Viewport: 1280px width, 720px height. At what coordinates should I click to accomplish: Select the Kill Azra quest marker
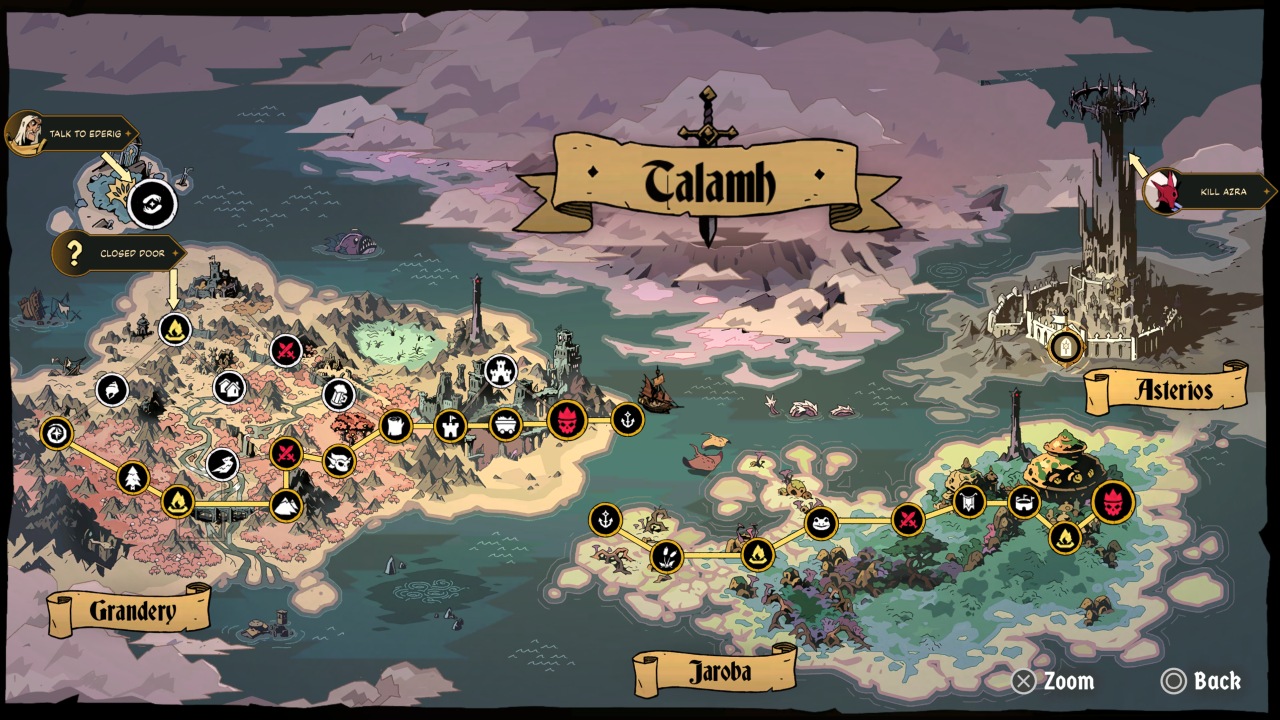[1210, 191]
